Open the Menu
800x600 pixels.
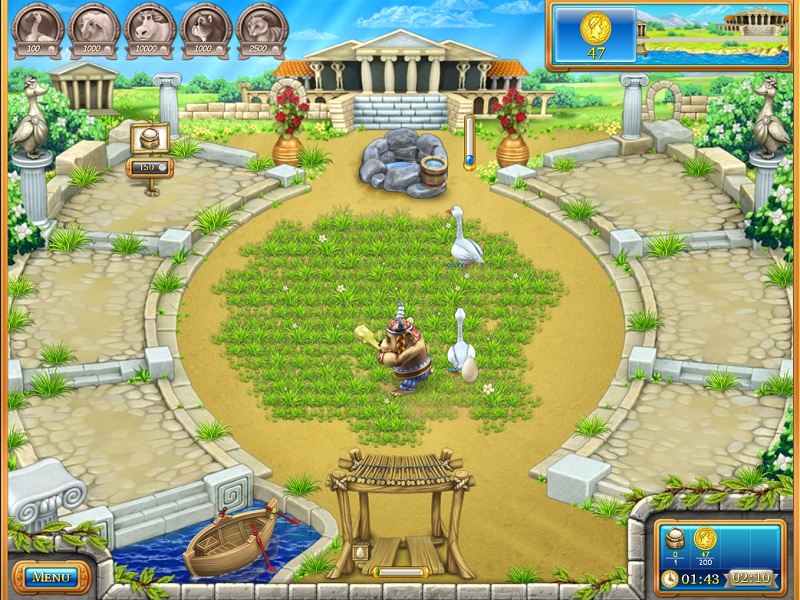50,577
